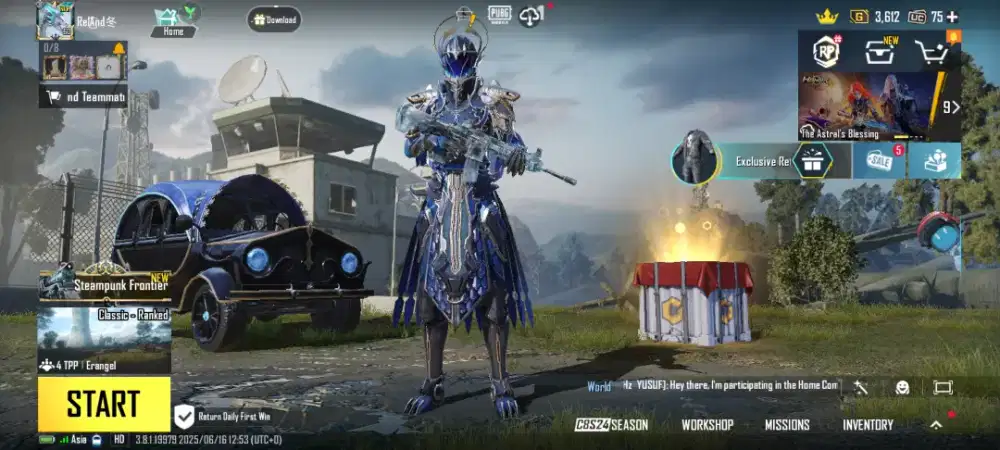Open the Season menu
1000x450 pixels.
tap(612, 425)
